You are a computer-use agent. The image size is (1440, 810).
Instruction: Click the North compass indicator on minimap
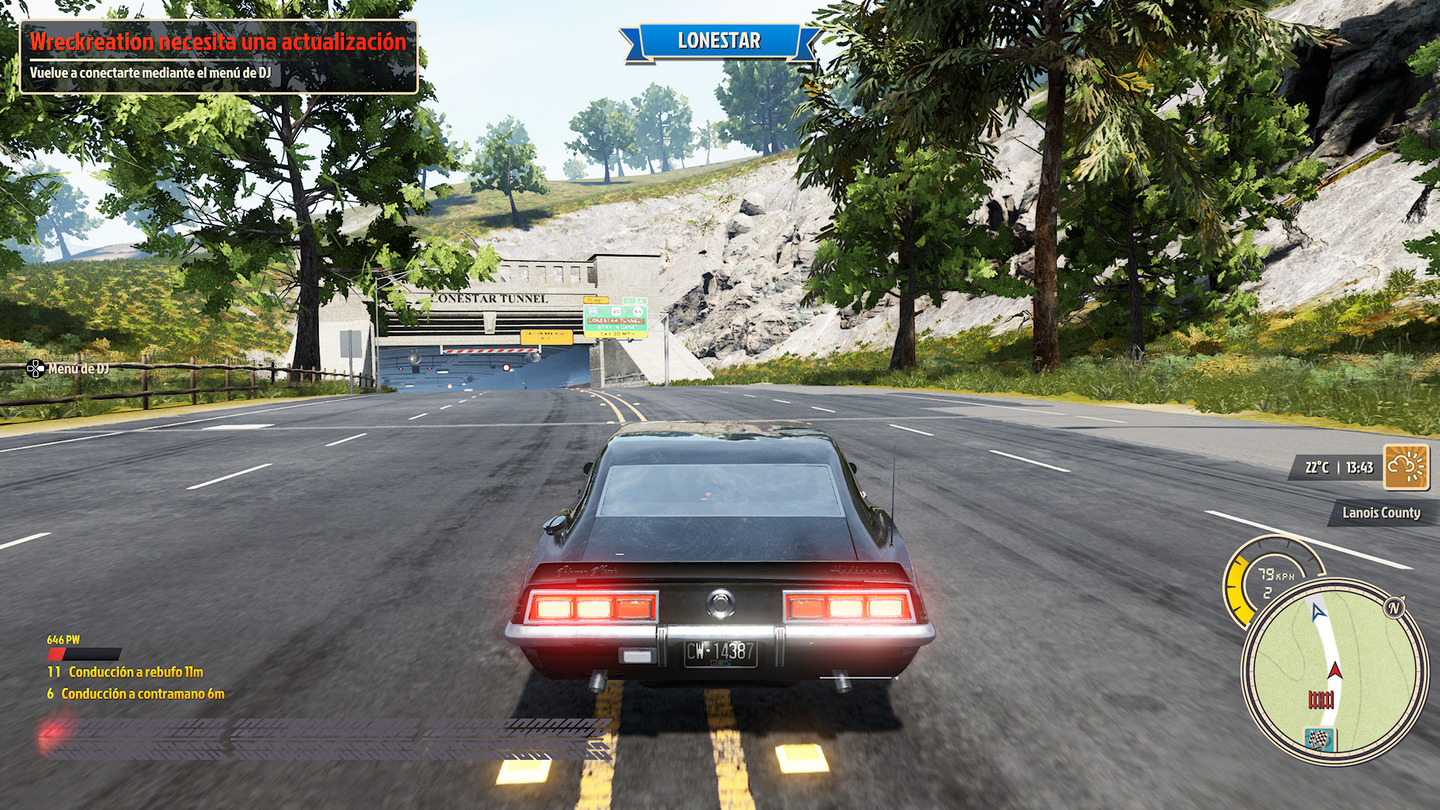click(1394, 606)
